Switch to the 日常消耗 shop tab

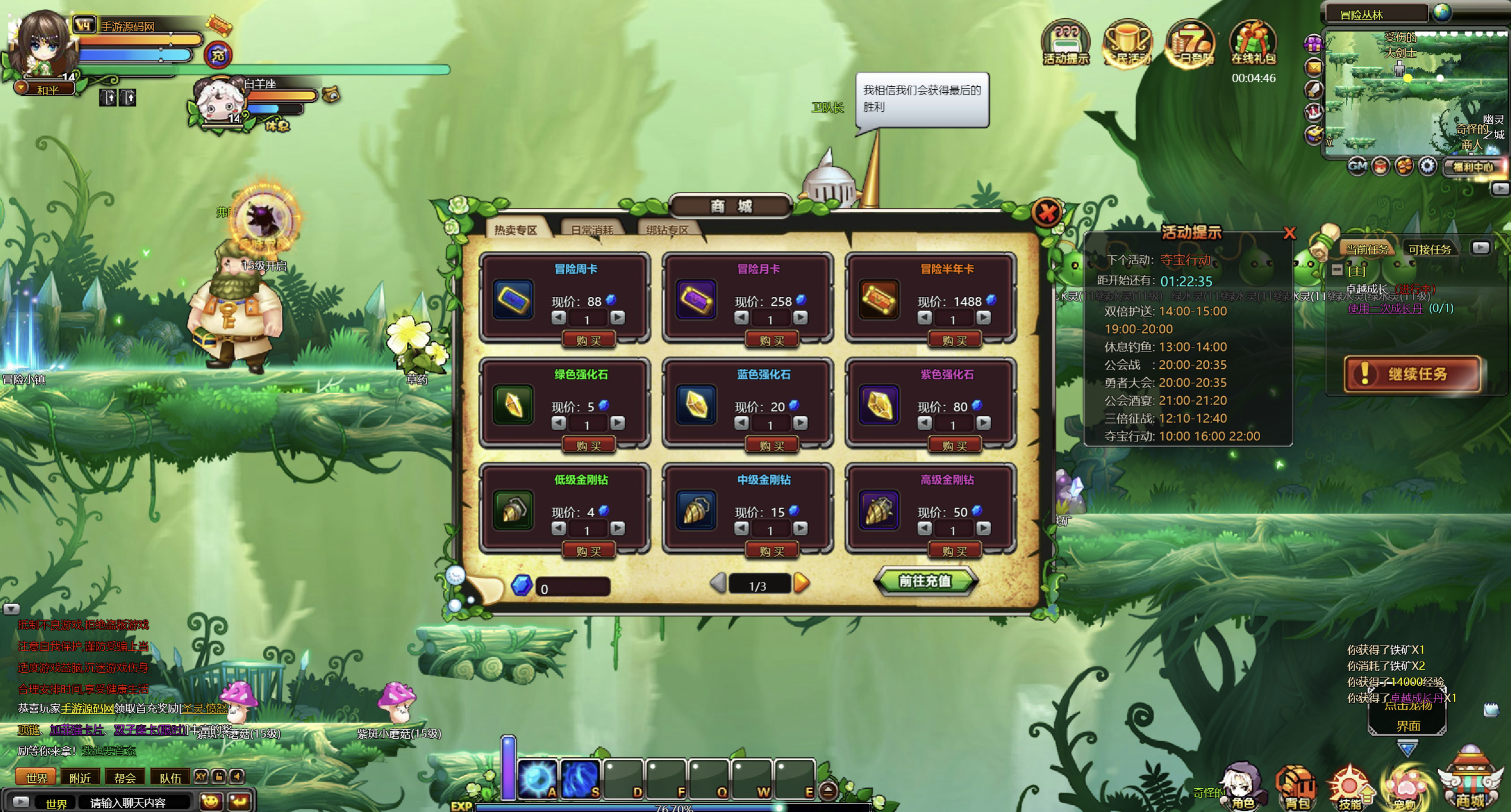pos(591,230)
